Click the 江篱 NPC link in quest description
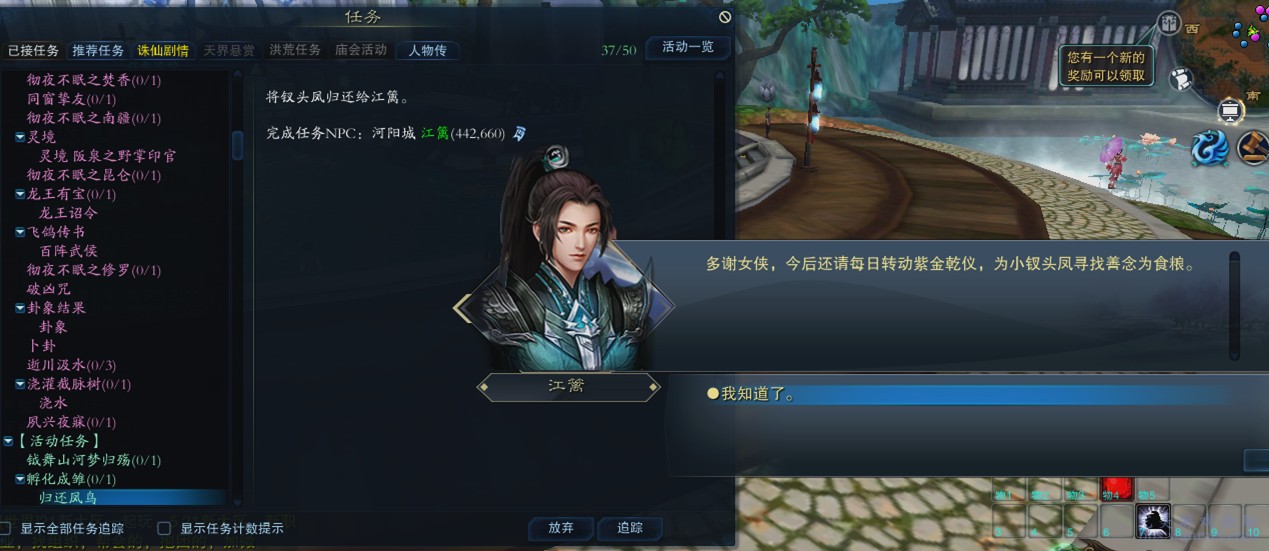 [x=435, y=133]
